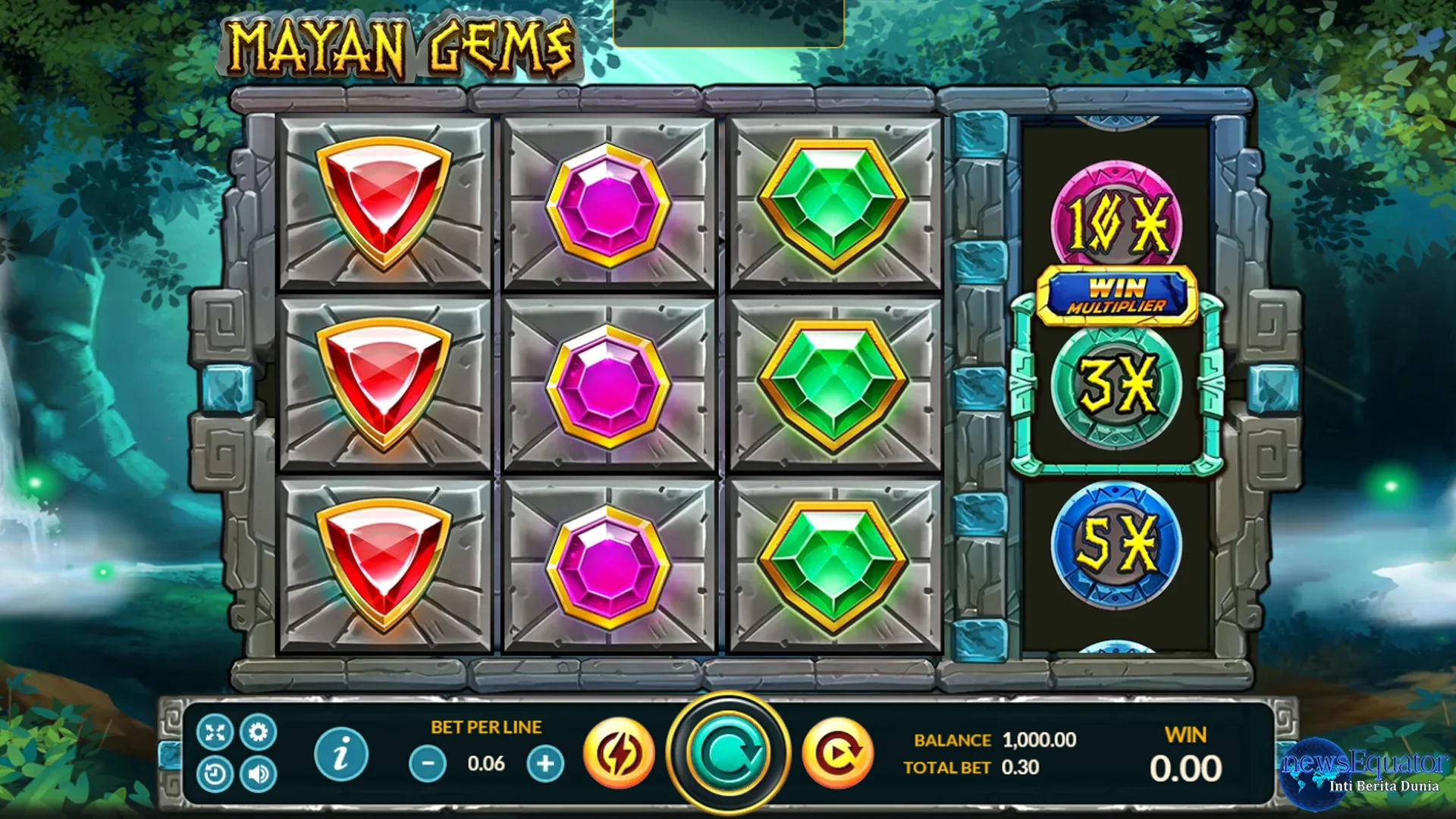Click the Total Bet value
The image size is (1456, 819).
tap(1021, 767)
